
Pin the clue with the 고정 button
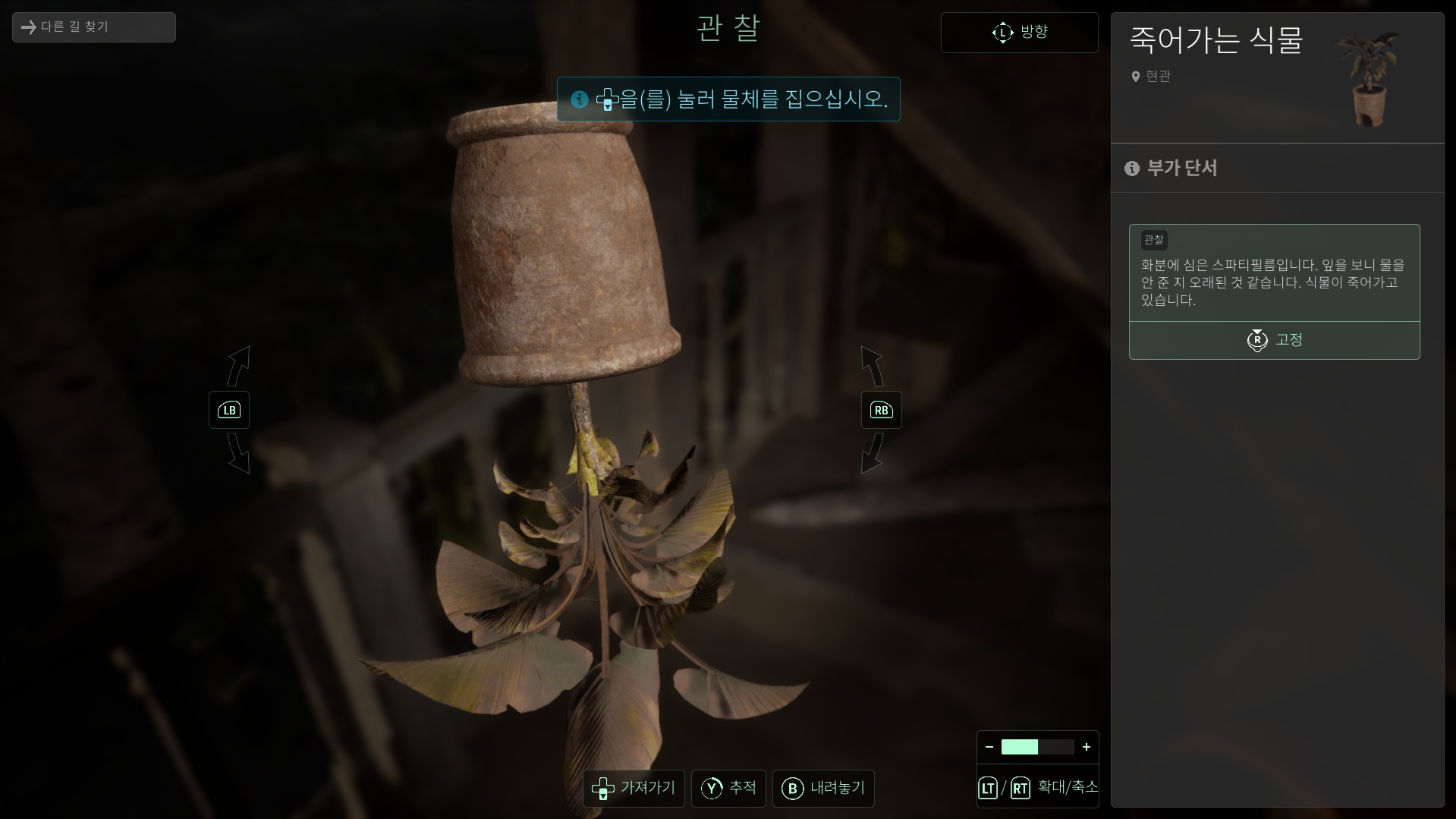tap(1274, 340)
